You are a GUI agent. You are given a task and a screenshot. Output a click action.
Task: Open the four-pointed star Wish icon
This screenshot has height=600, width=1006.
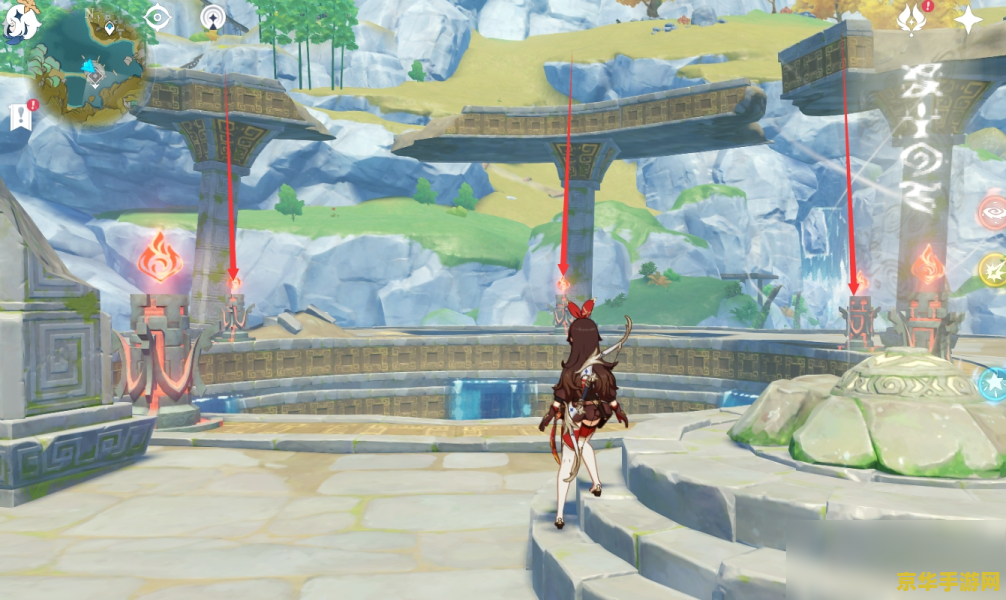[968, 19]
